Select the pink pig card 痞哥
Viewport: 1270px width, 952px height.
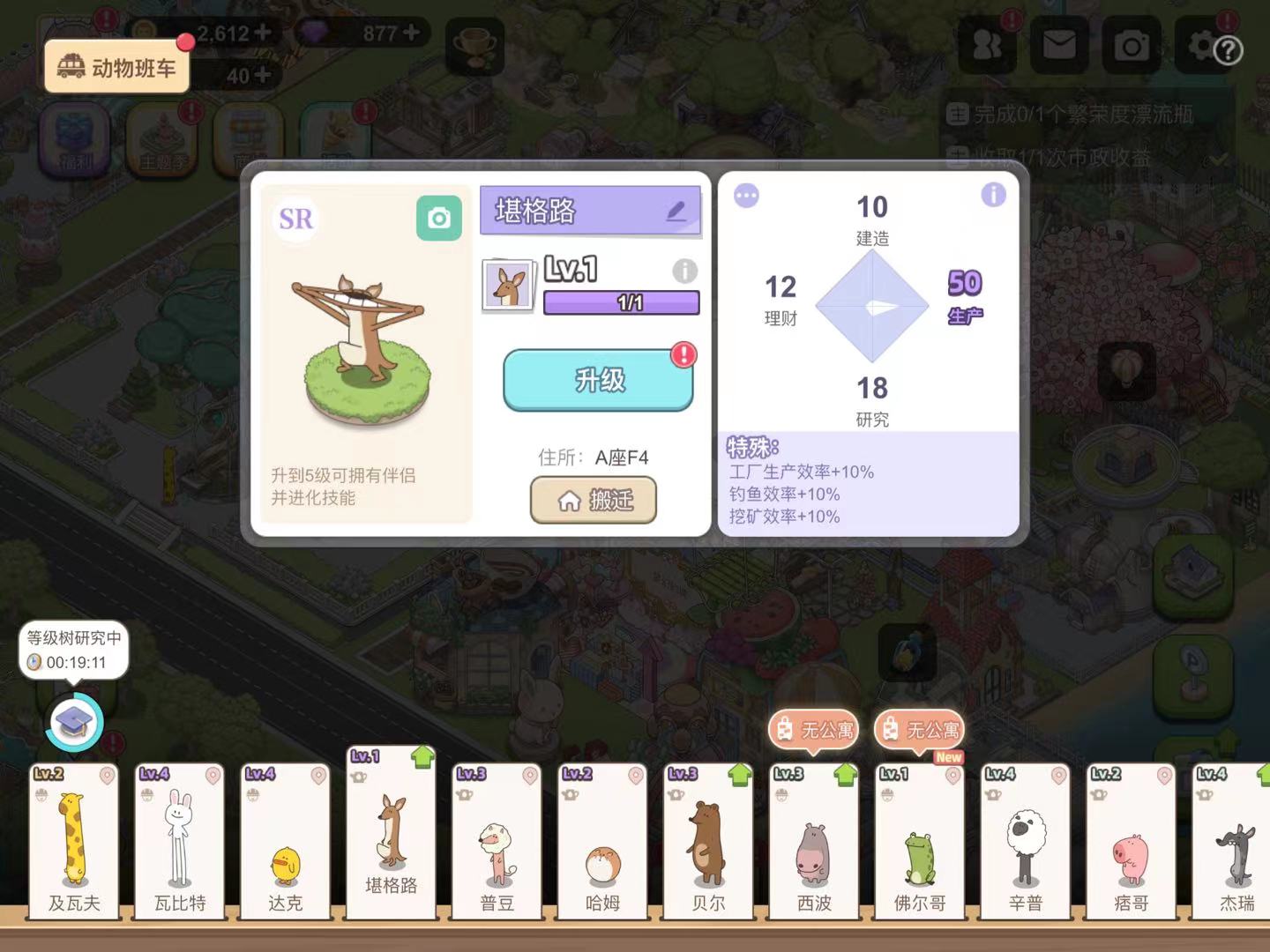(x=1131, y=842)
